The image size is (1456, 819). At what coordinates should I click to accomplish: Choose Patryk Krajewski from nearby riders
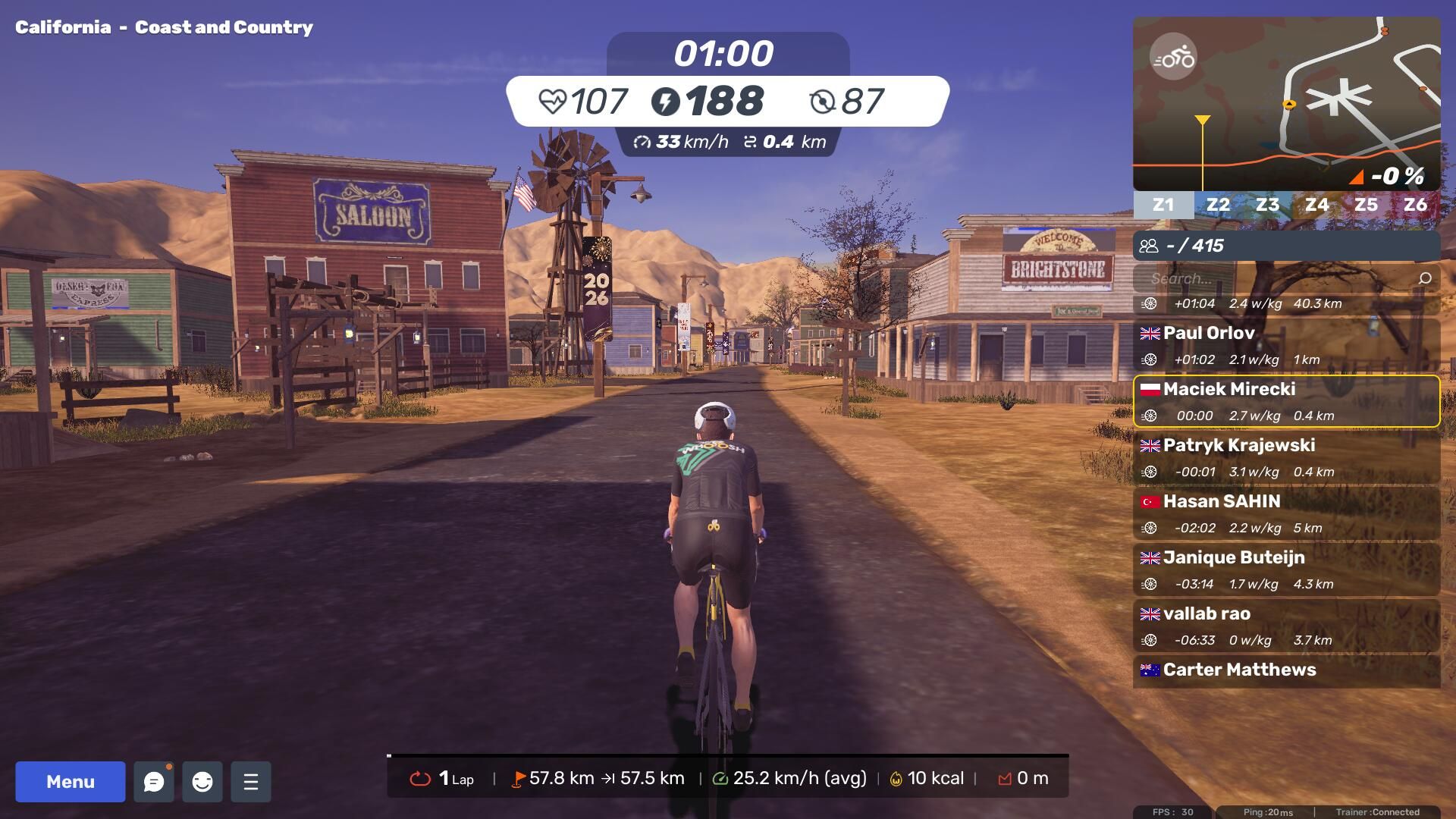(1286, 457)
